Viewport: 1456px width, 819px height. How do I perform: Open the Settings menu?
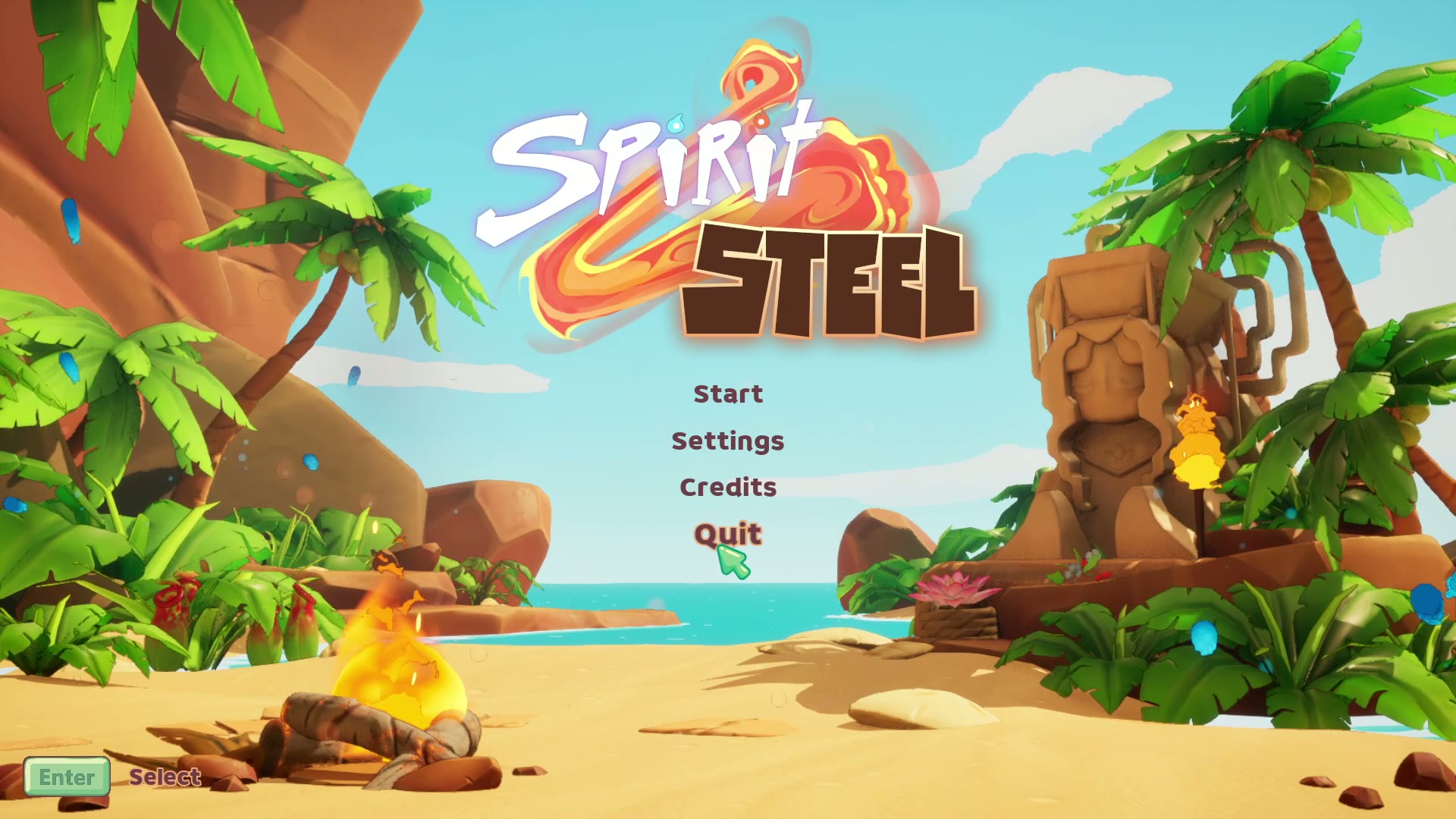point(728,440)
